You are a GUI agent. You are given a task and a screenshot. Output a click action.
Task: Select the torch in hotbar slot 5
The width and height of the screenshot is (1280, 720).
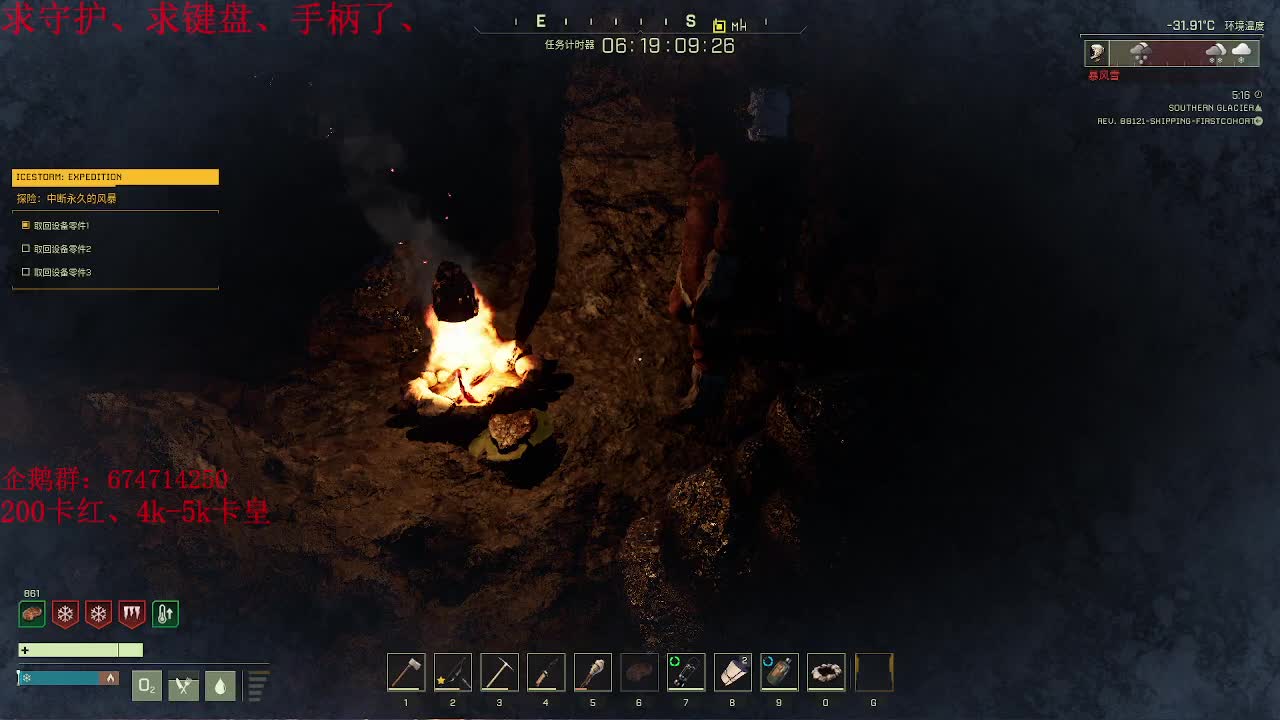point(592,671)
